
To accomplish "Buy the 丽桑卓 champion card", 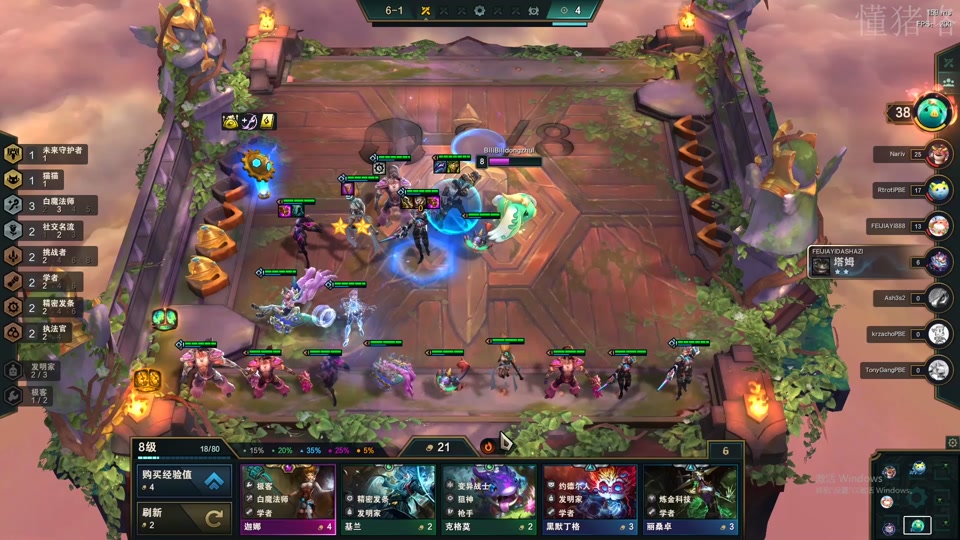I will click(690, 498).
